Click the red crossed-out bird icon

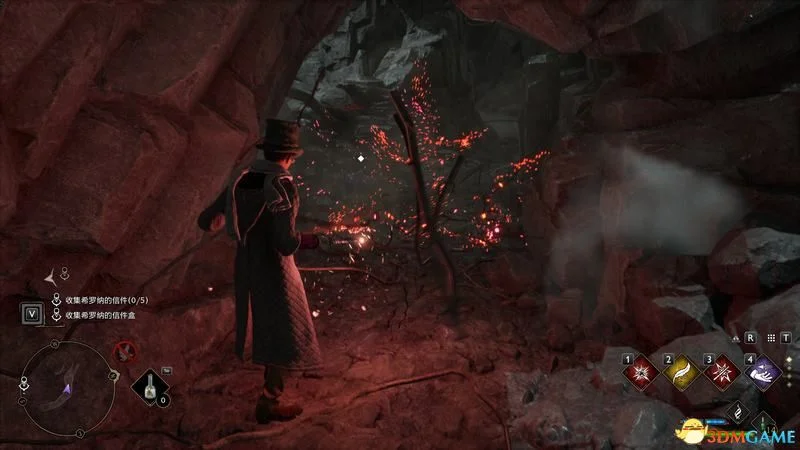click(x=124, y=350)
